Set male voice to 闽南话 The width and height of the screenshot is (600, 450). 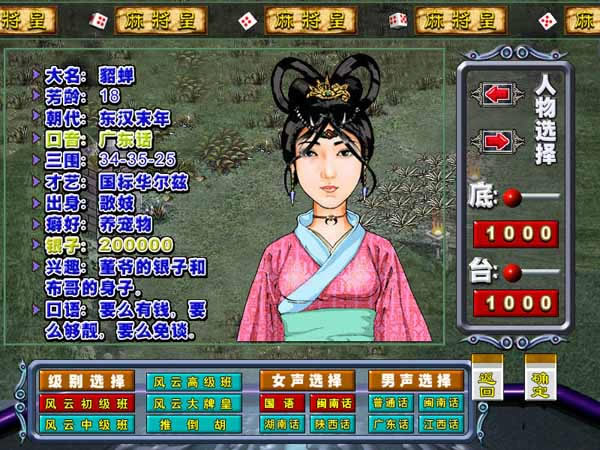coord(441,403)
